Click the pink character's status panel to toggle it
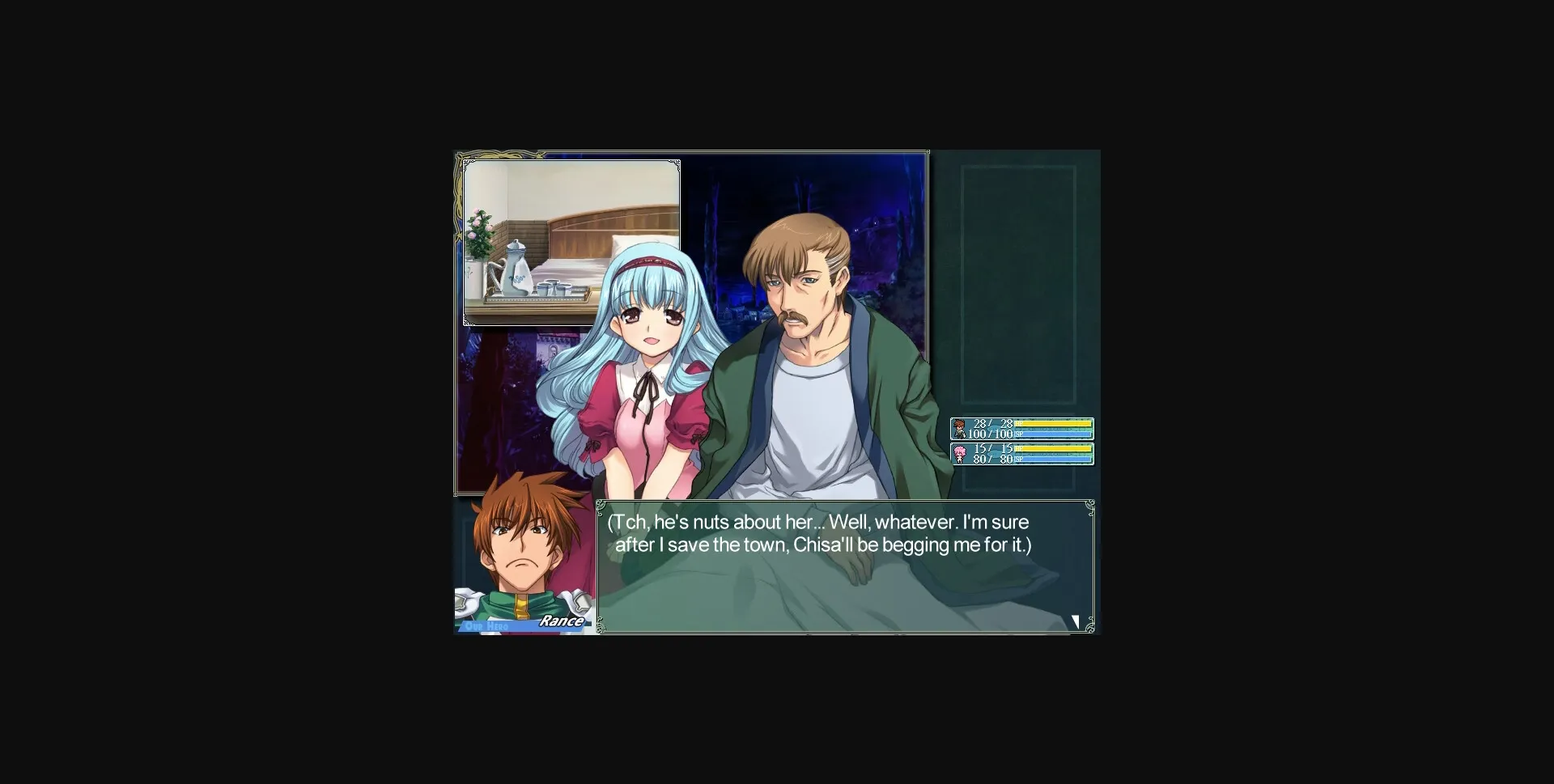Image resolution: width=1554 pixels, height=784 pixels. (1022, 454)
